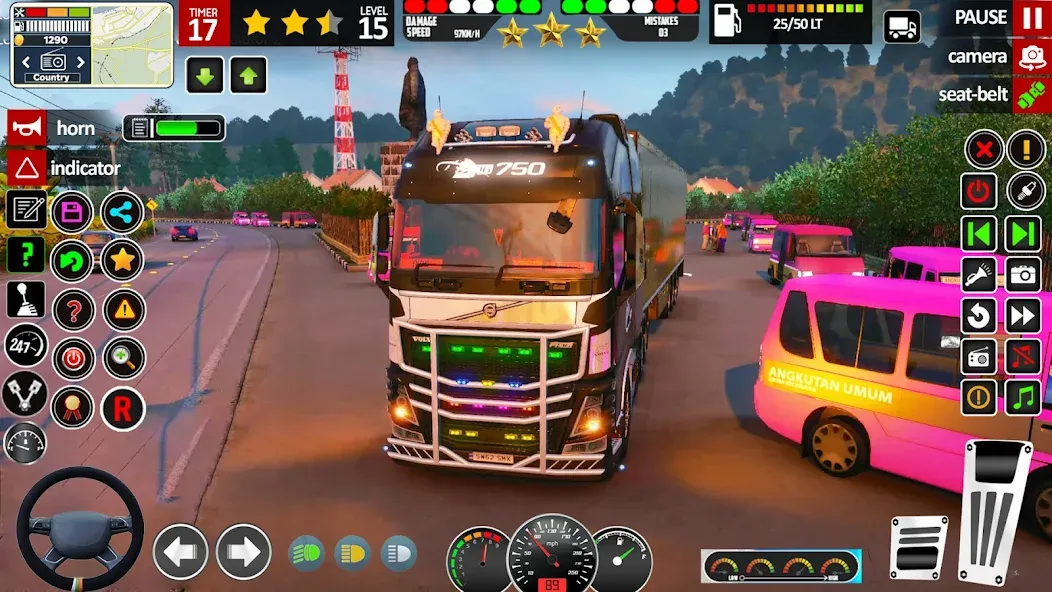
Task: Open the blue share icon
Action: pos(122,211)
